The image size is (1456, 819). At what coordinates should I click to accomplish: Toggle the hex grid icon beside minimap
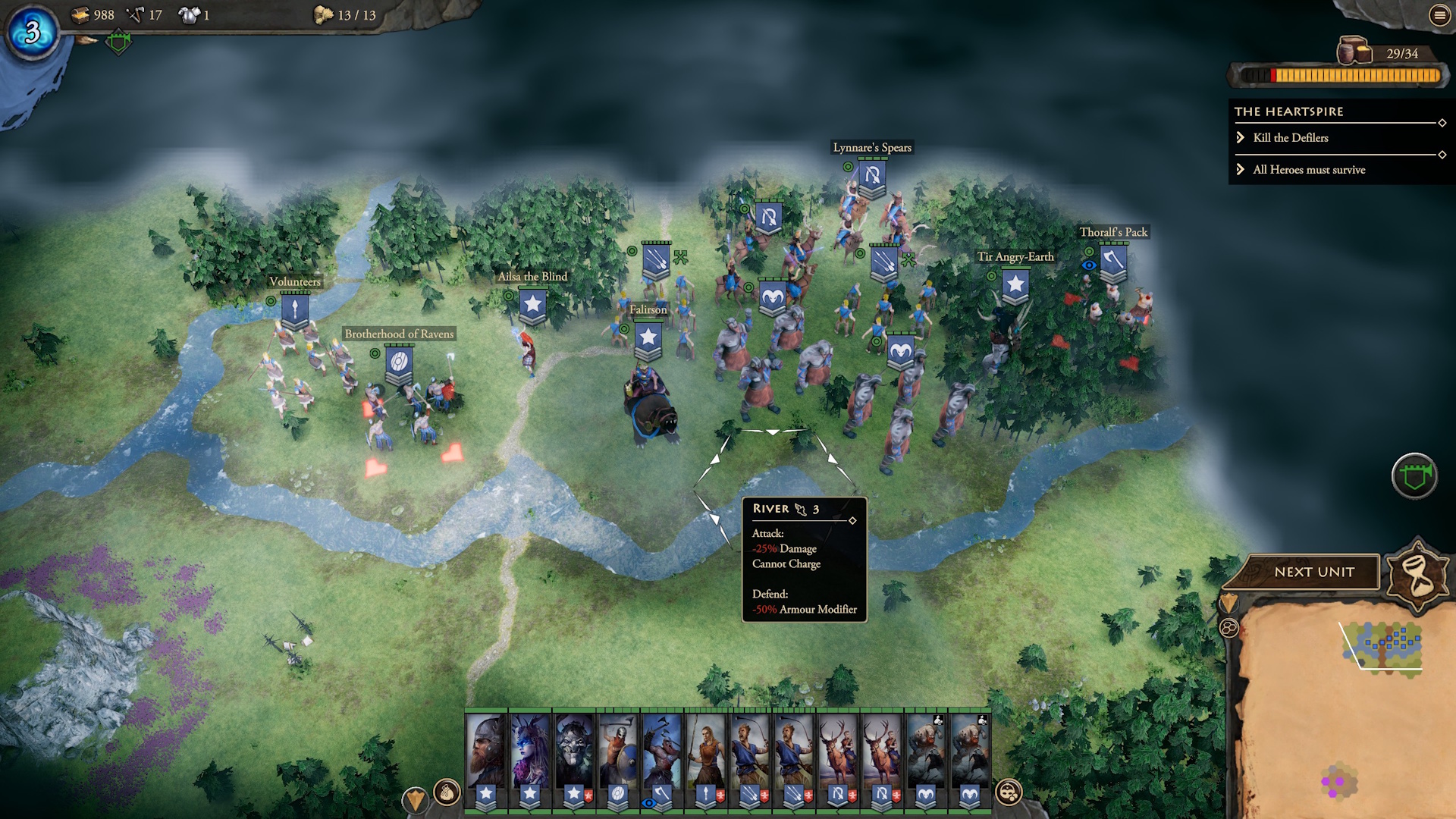click(1228, 628)
